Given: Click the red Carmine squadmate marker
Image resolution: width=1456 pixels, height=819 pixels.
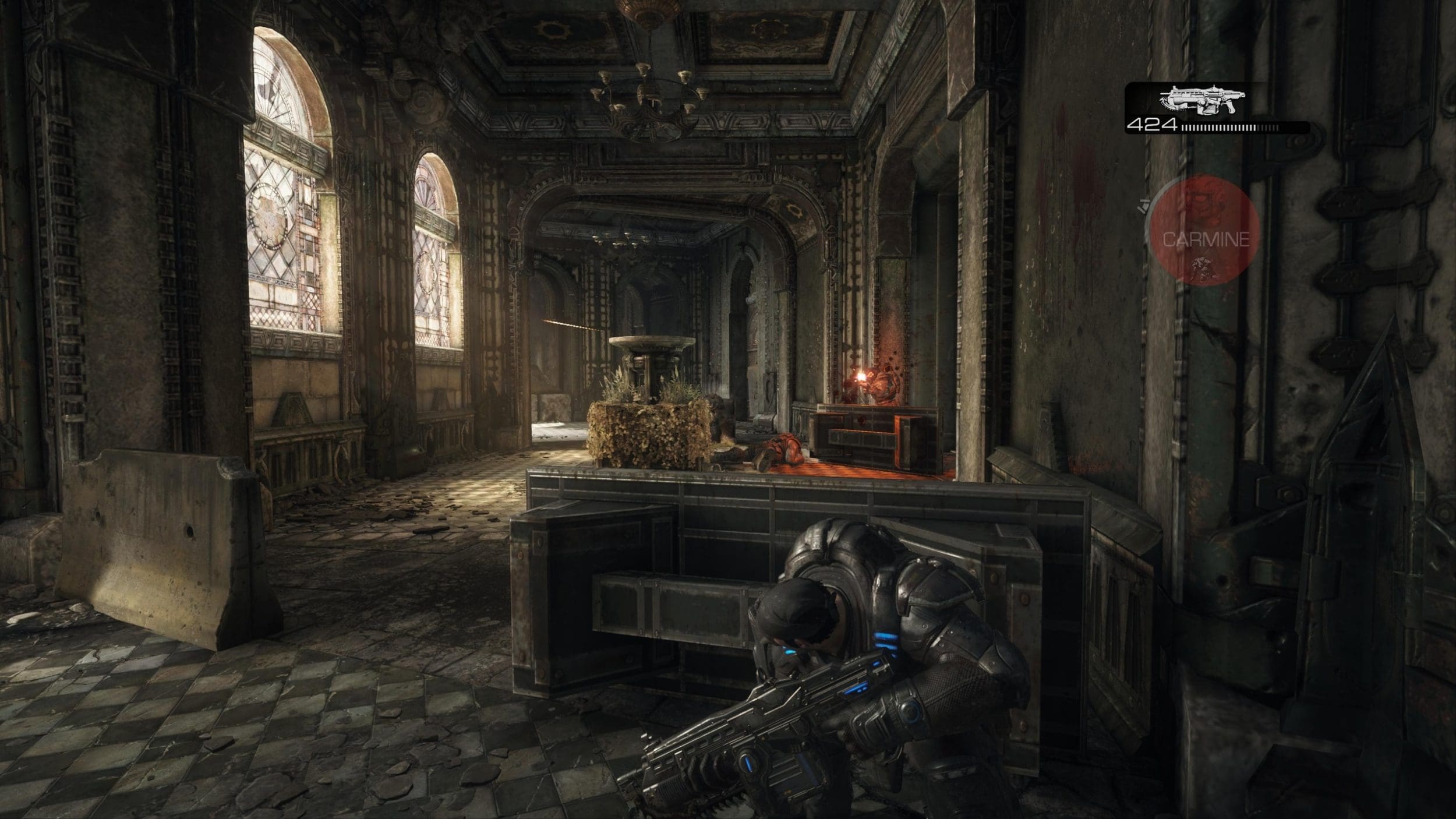Looking at the screenshot, I should click(1205, 232).
